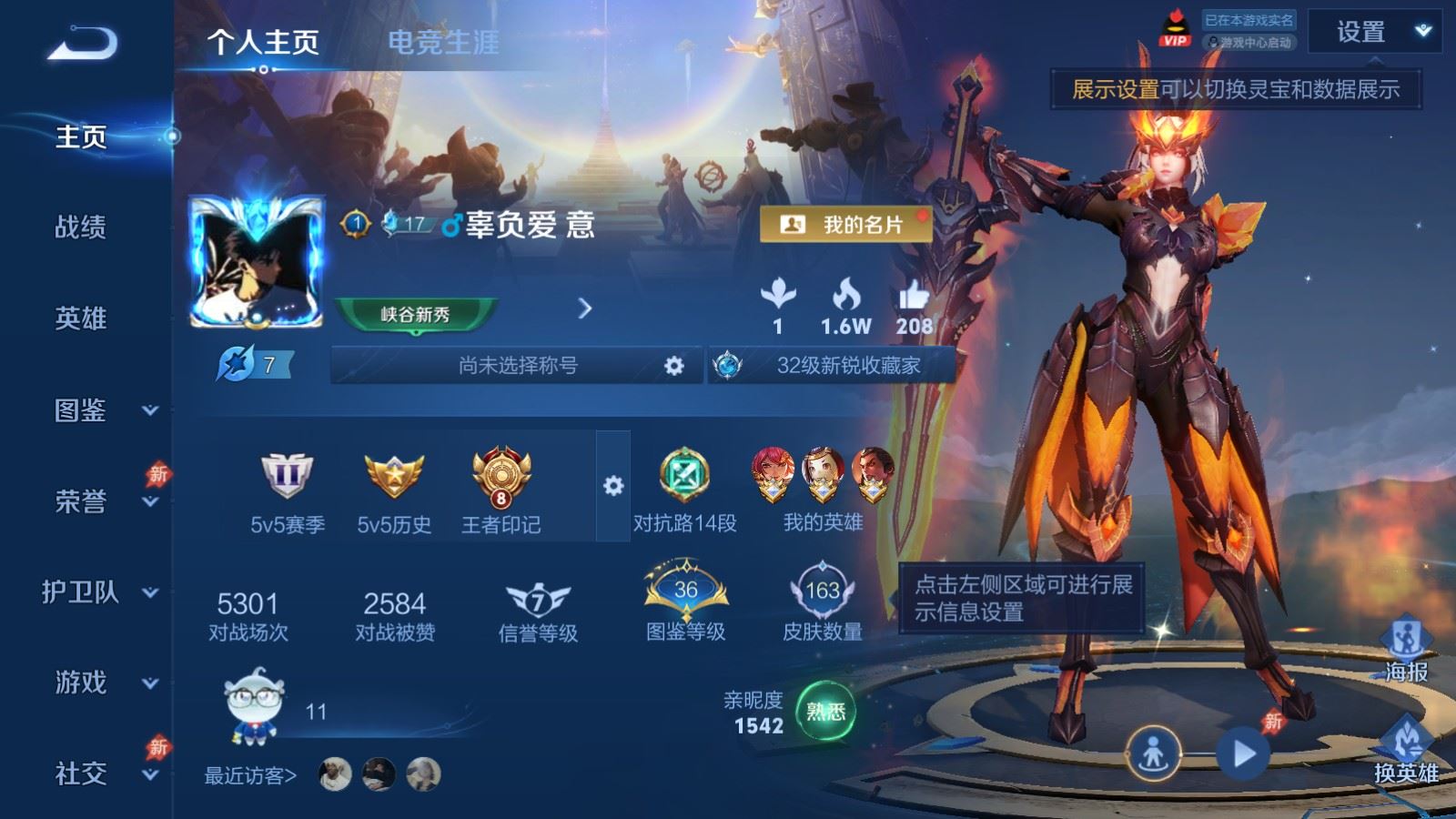
Task: Expand the 图鉴 sidebar section
Action: point(100,410)
